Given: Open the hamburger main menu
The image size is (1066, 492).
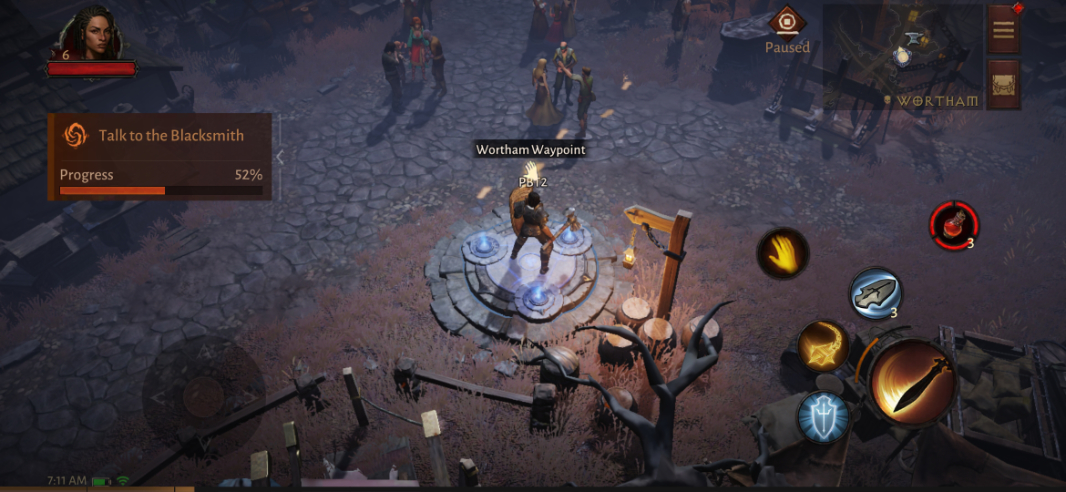Looking at the screenshot, I should tap(1003, 29).
